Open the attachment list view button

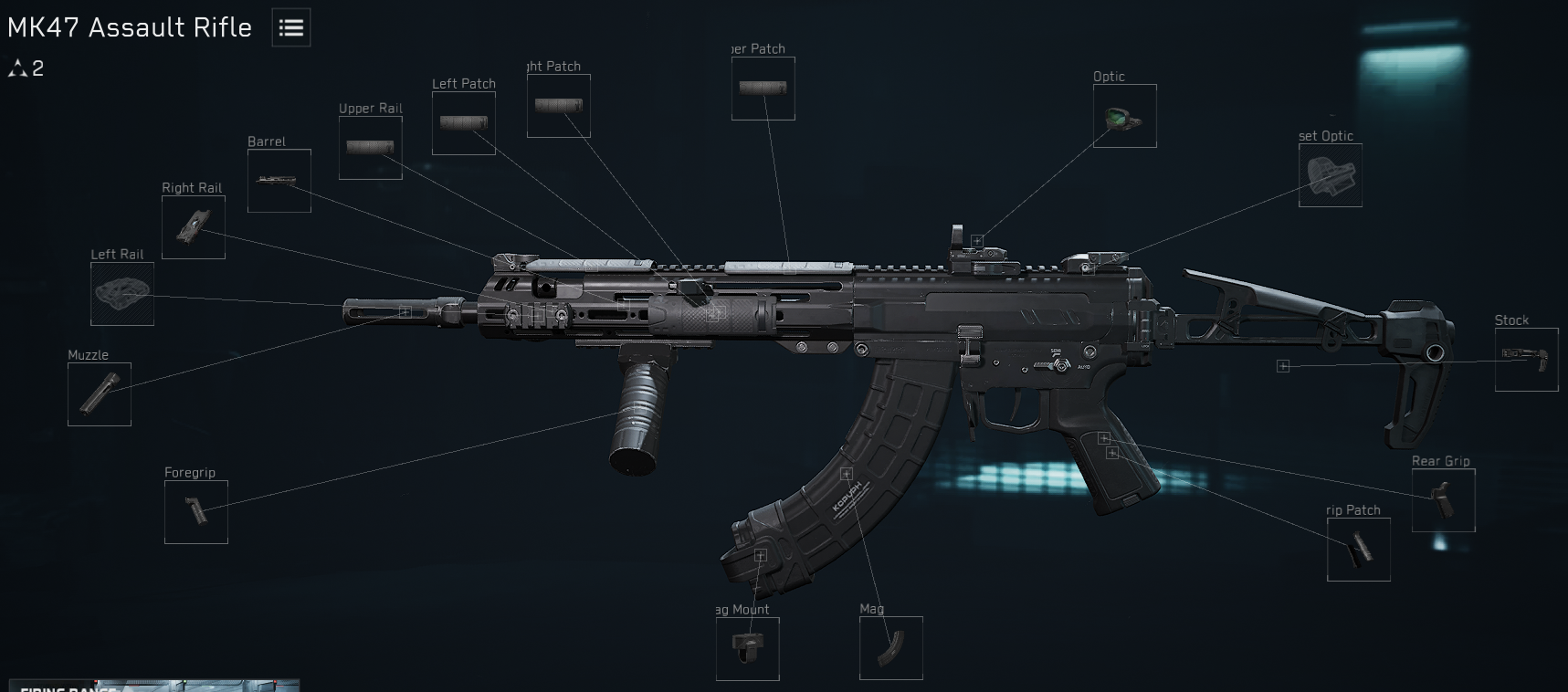tap(291, 27)
